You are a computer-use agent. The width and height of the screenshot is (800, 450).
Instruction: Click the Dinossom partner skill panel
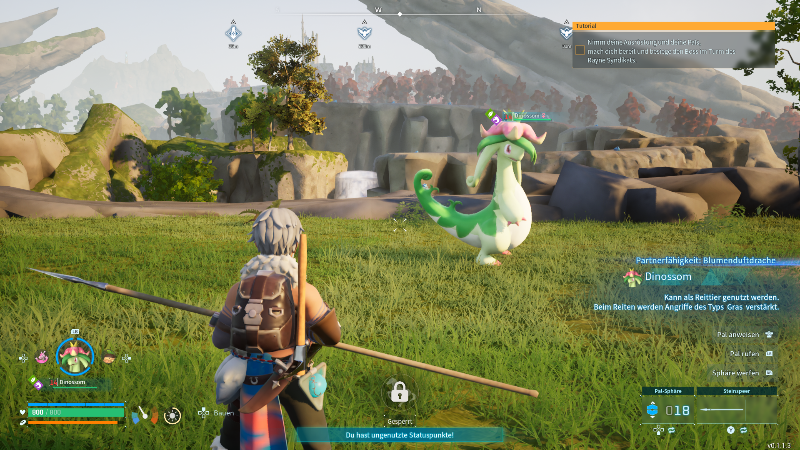pyautogui.click(x=700, y=285)
